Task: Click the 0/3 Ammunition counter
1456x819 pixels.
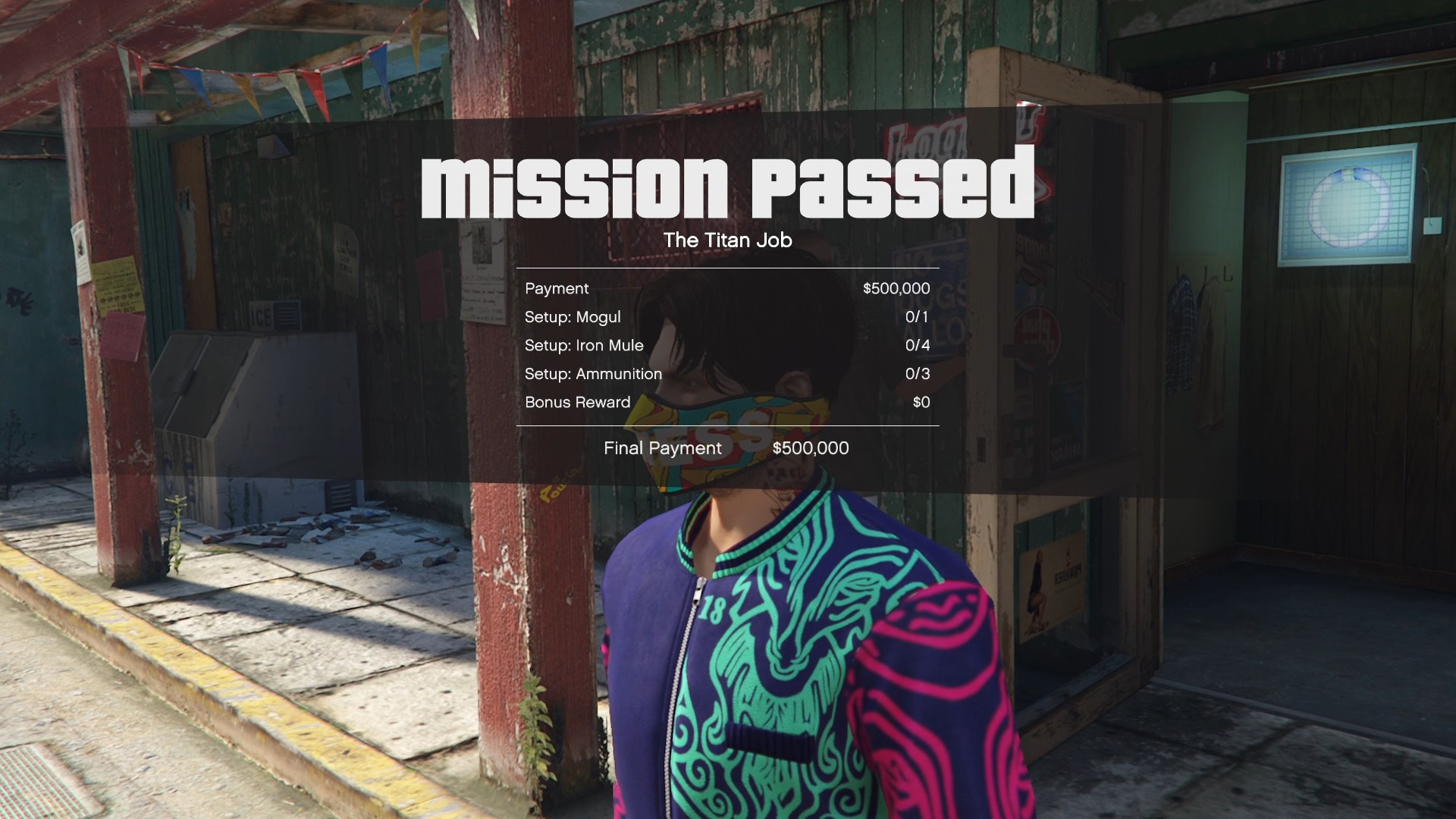Action: (x=918, y=374)
